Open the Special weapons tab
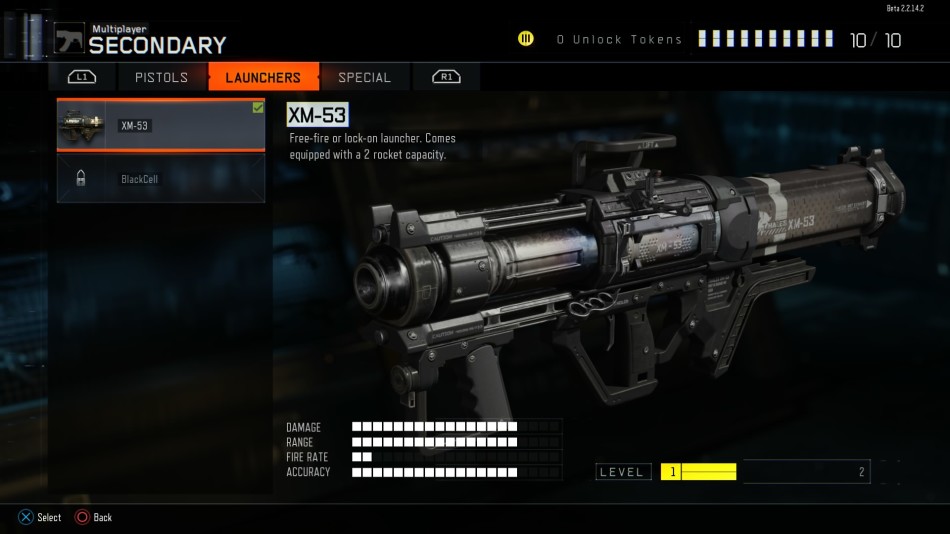Image resolution: width=950 pixels, height=534 pixels. click(x=364, y=77)
